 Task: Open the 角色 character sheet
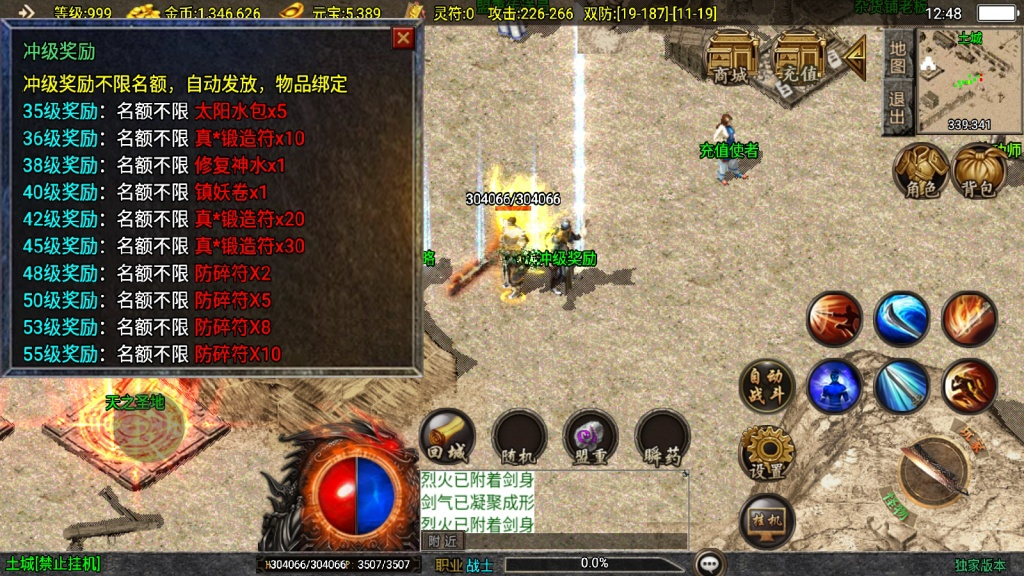point(920,170)
